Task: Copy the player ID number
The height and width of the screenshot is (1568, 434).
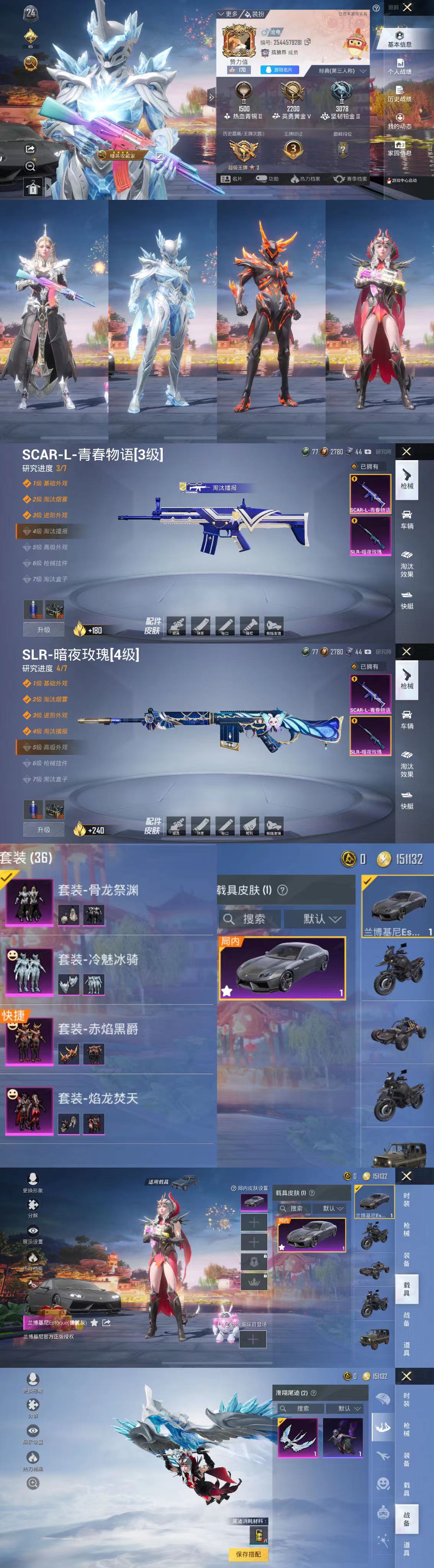Action: pos(307,42)
